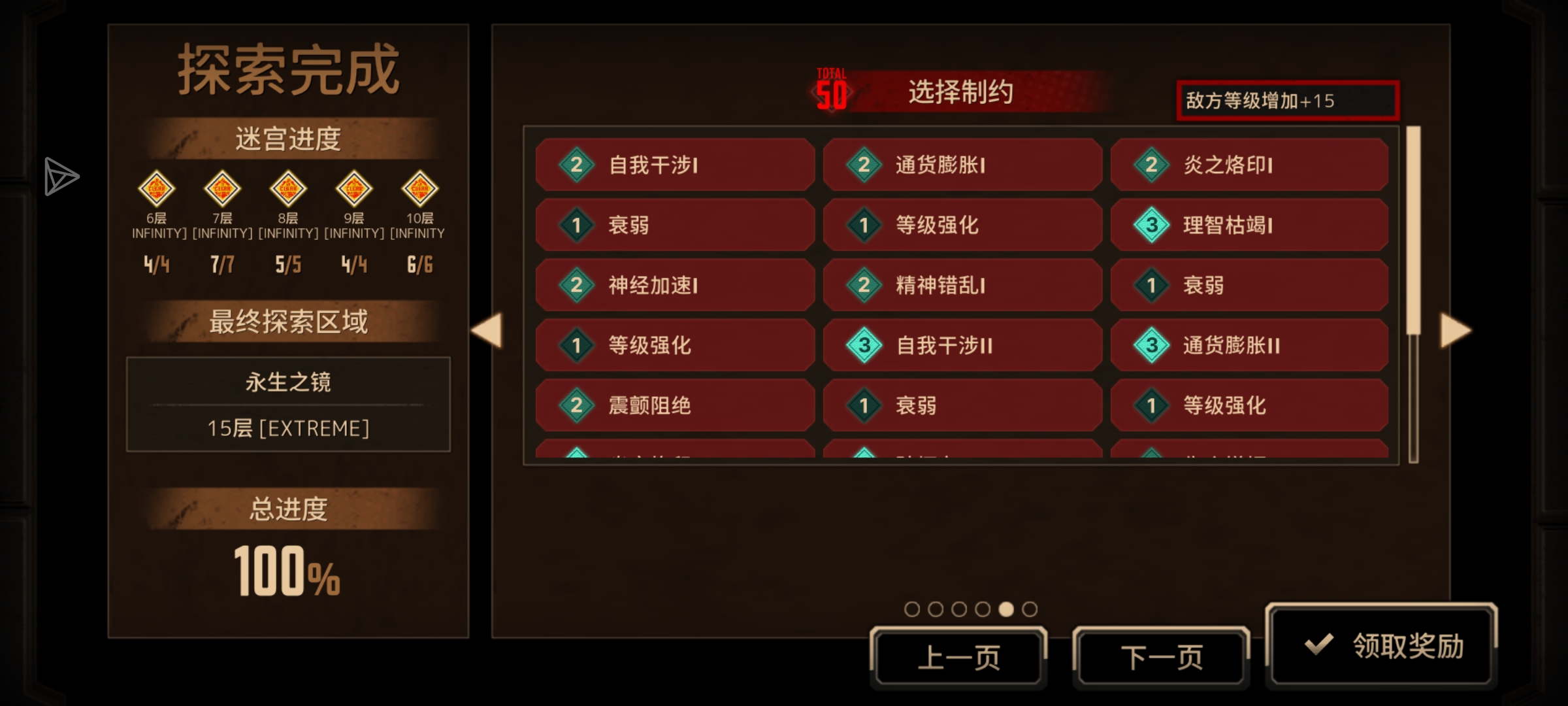Viewport: 1568px width, 706px height.
Task: Select the 自我干涉I constraint
Action: click(x=675, y=165)
